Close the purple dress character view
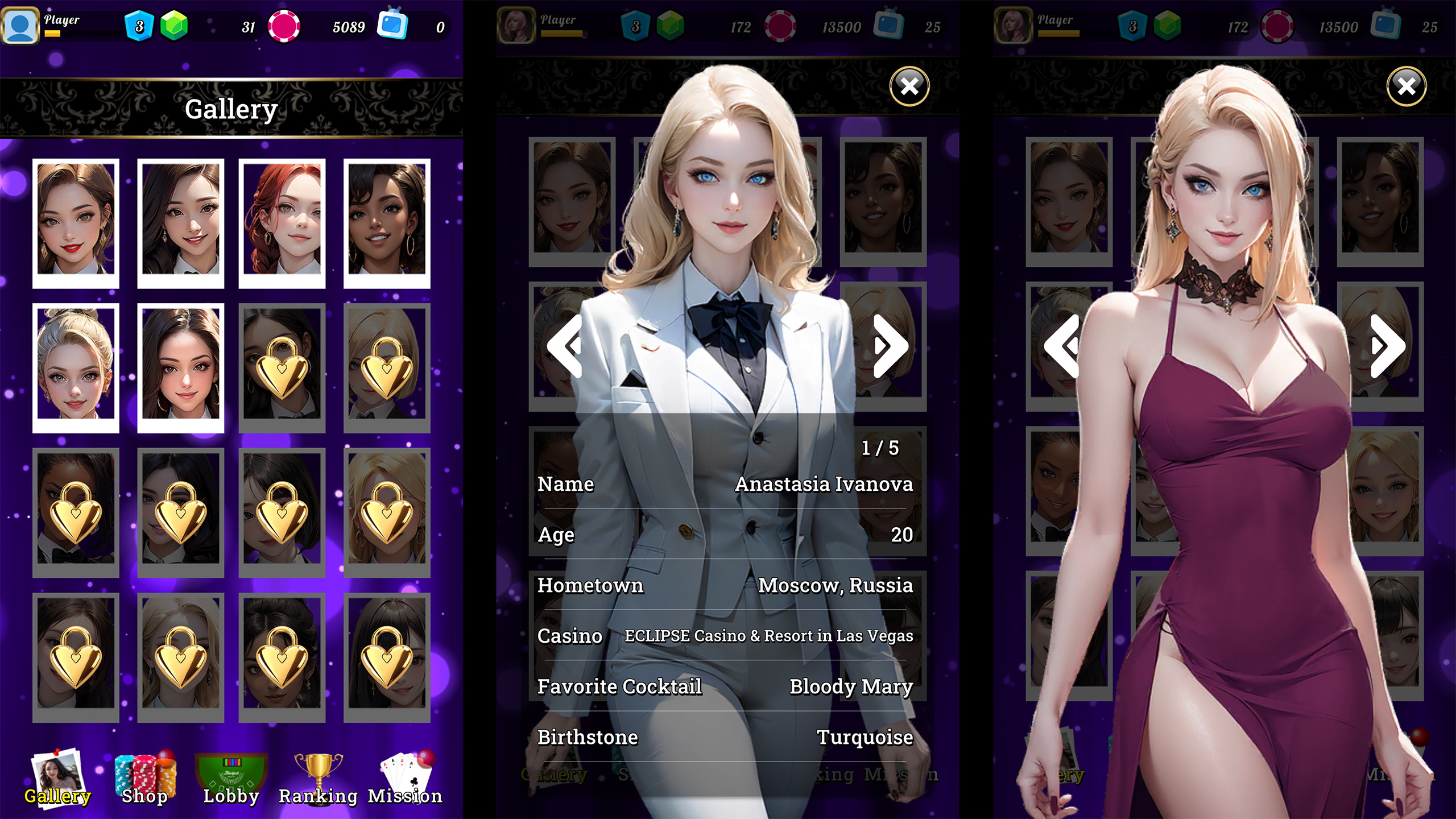Image resolution: width=1456 pixels, height=819 pixels. [1407, 86]
